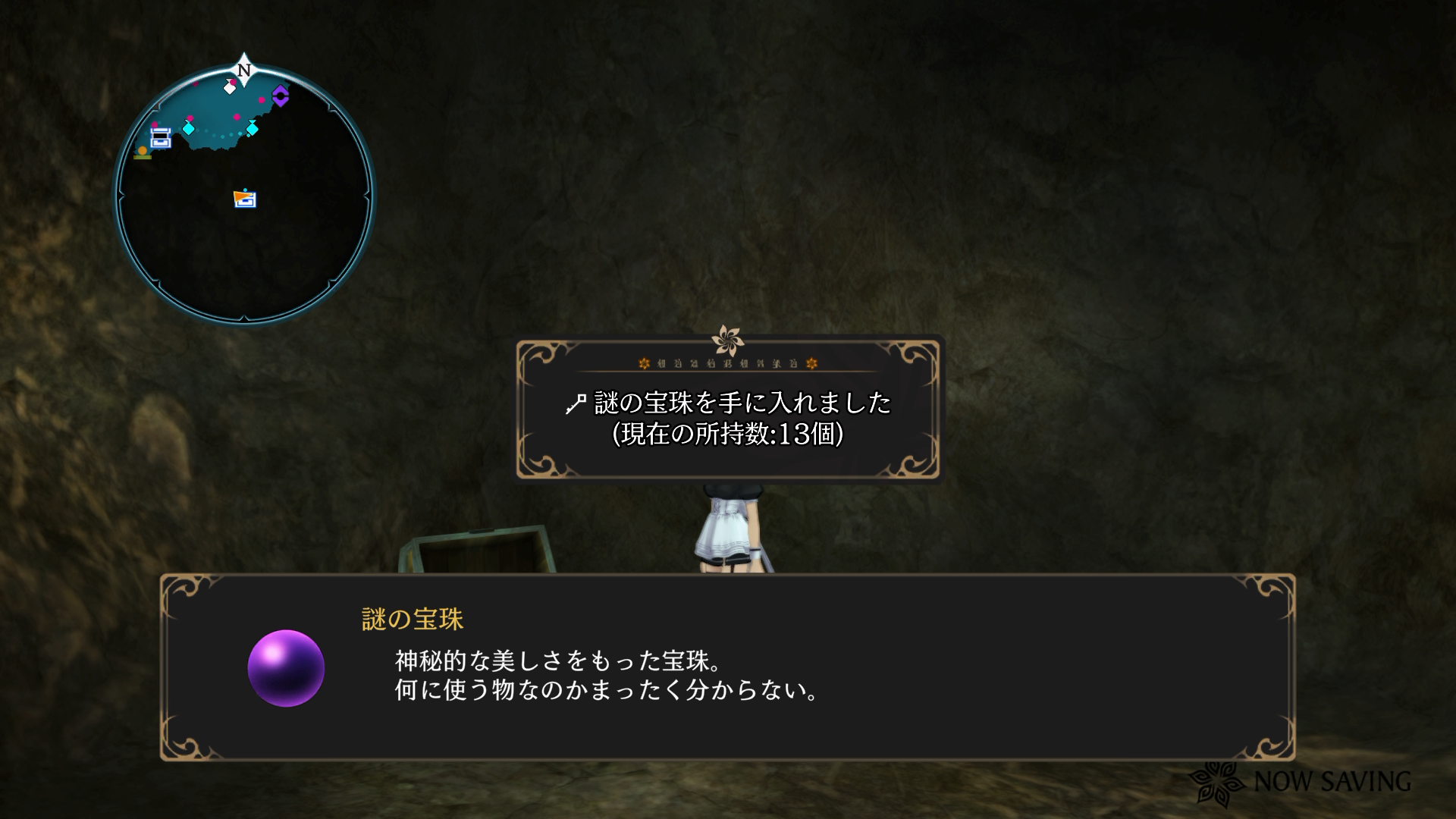Click the second chest marker below the minimap coast
1456x819 pixels.
247,200
